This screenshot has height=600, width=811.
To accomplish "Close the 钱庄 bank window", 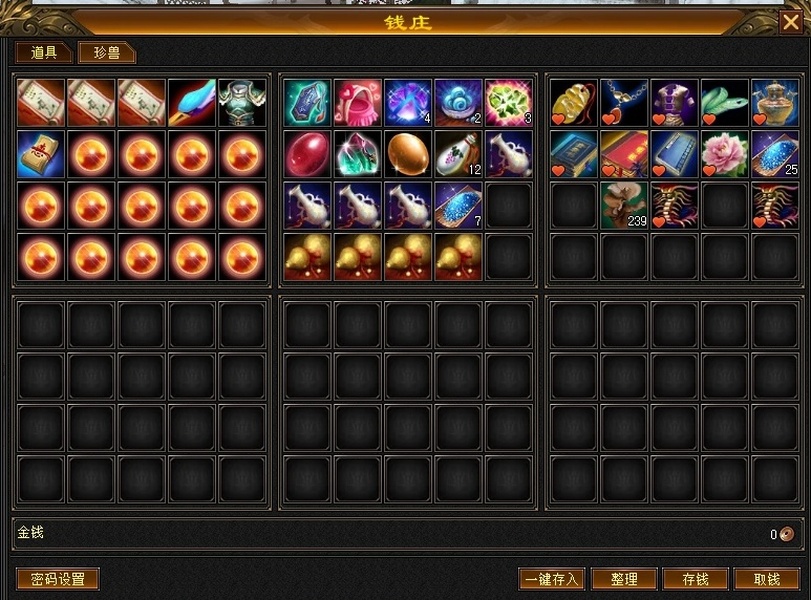I will [790, 21].
